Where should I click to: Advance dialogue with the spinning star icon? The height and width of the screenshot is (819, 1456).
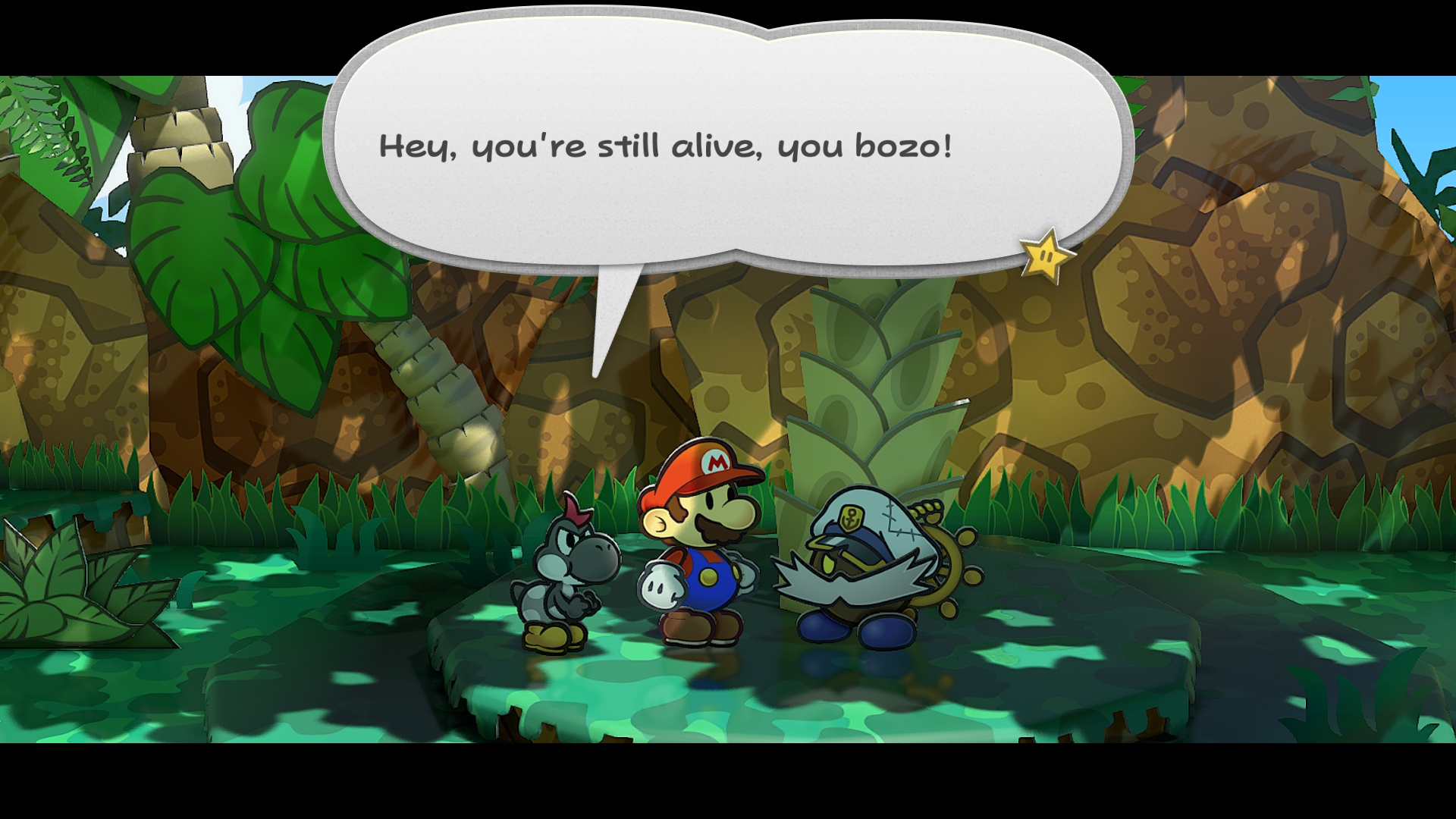[x=1046, y=256]
